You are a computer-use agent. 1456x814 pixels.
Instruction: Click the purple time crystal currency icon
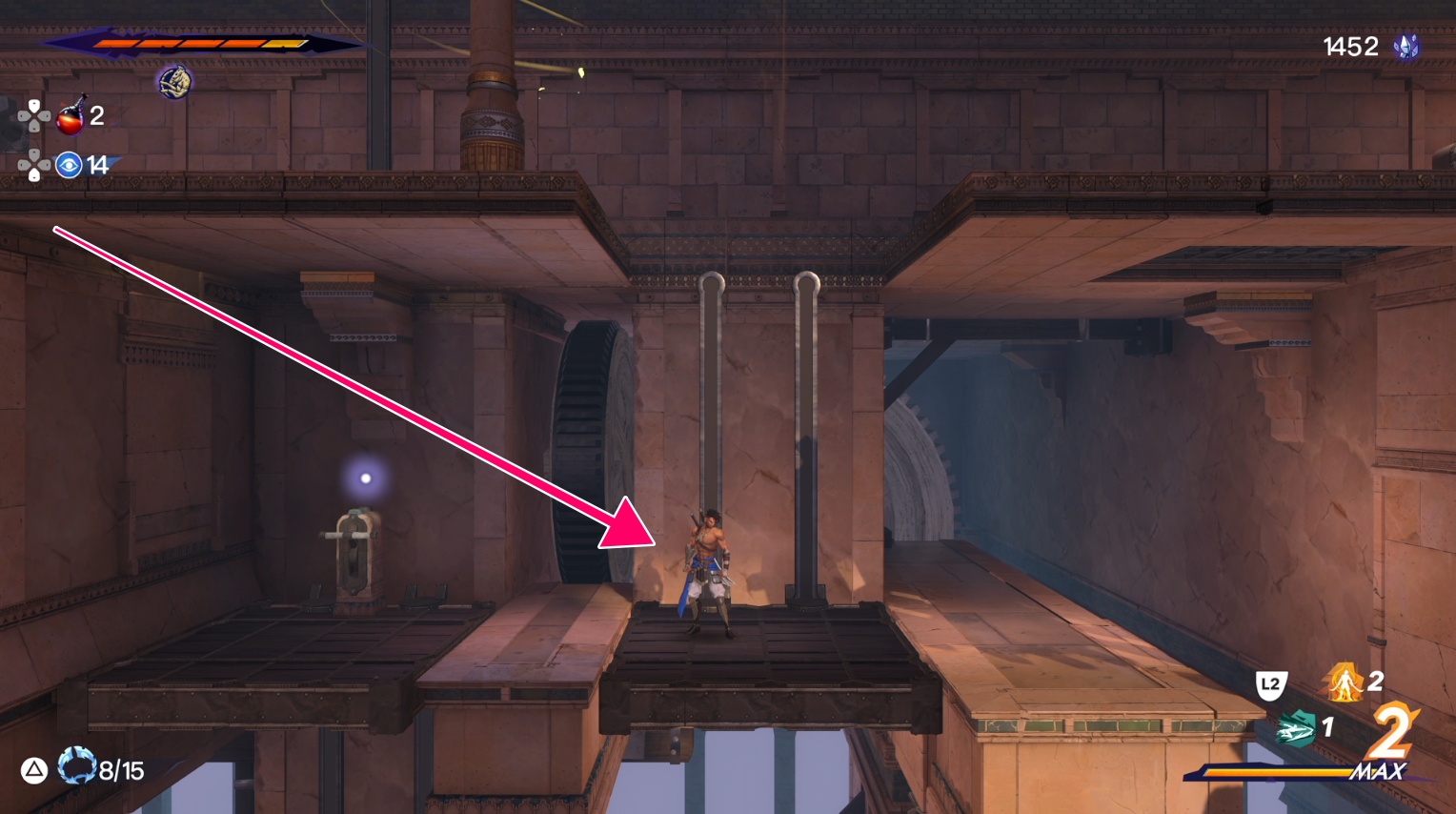tap(1406, 47)
